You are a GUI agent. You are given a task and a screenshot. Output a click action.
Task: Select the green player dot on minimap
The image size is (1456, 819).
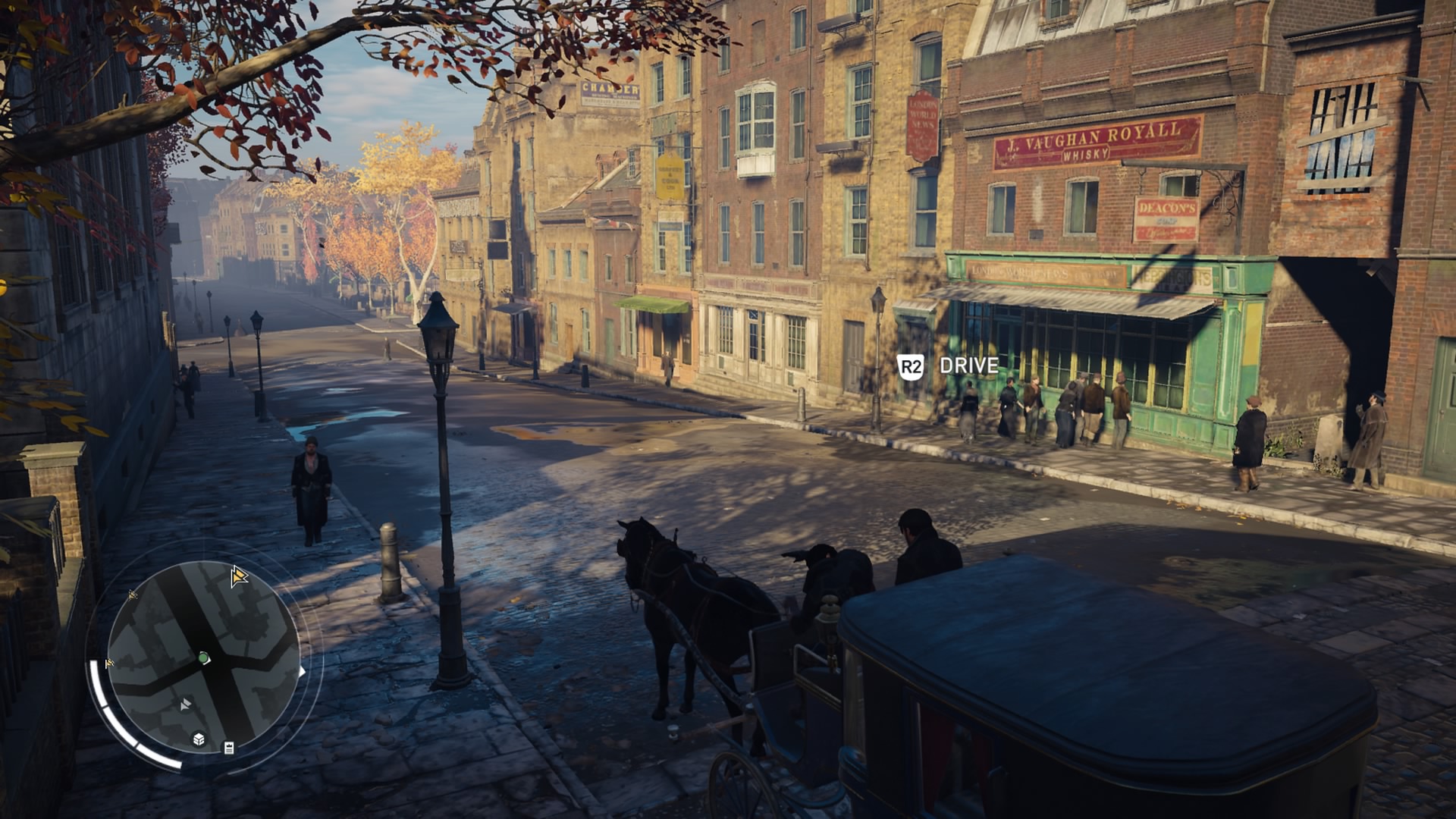pyautogui.click(x=203, y=657)
